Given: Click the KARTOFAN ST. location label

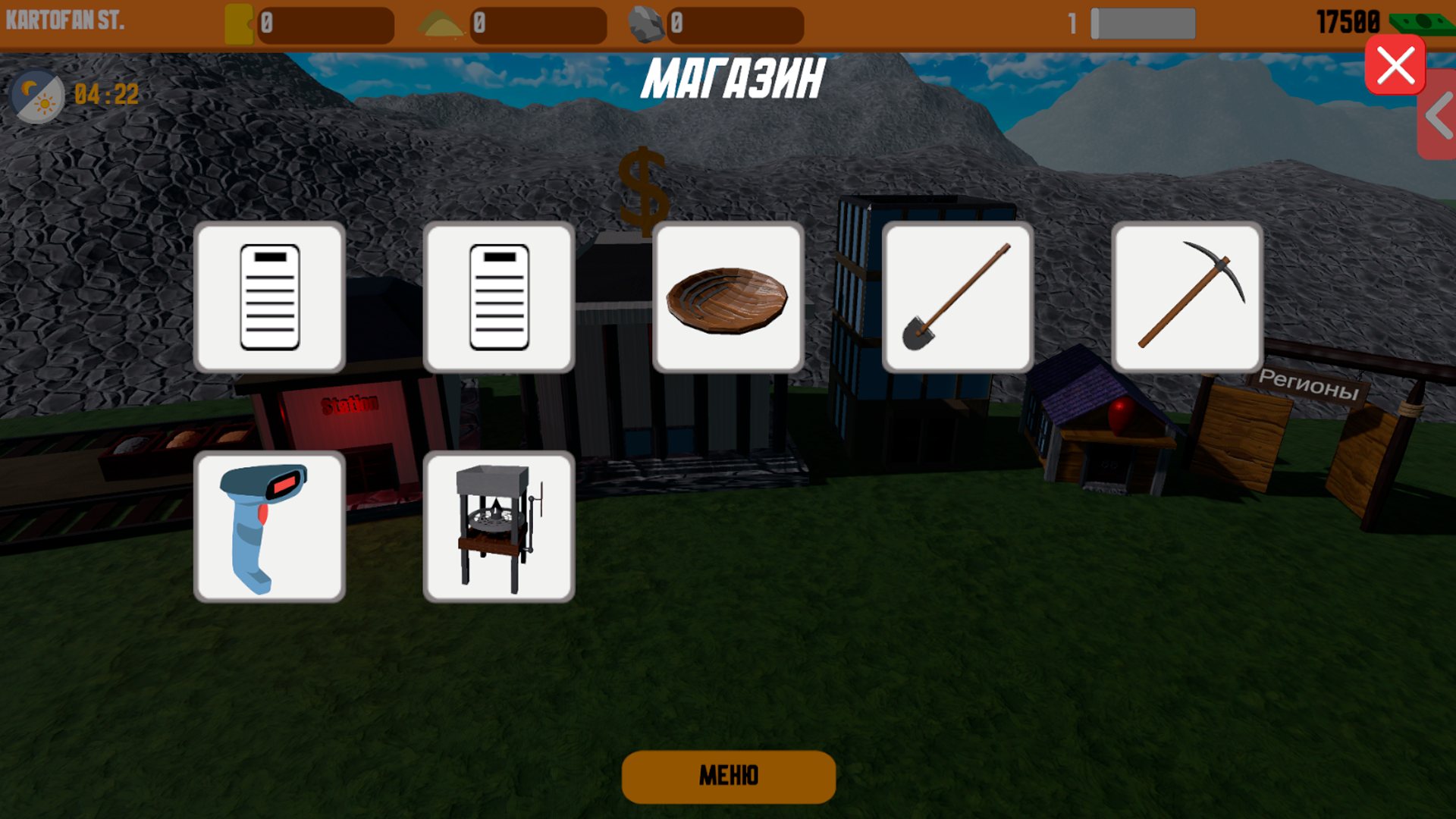Looking at the screenshot, I should pos(64,20).
